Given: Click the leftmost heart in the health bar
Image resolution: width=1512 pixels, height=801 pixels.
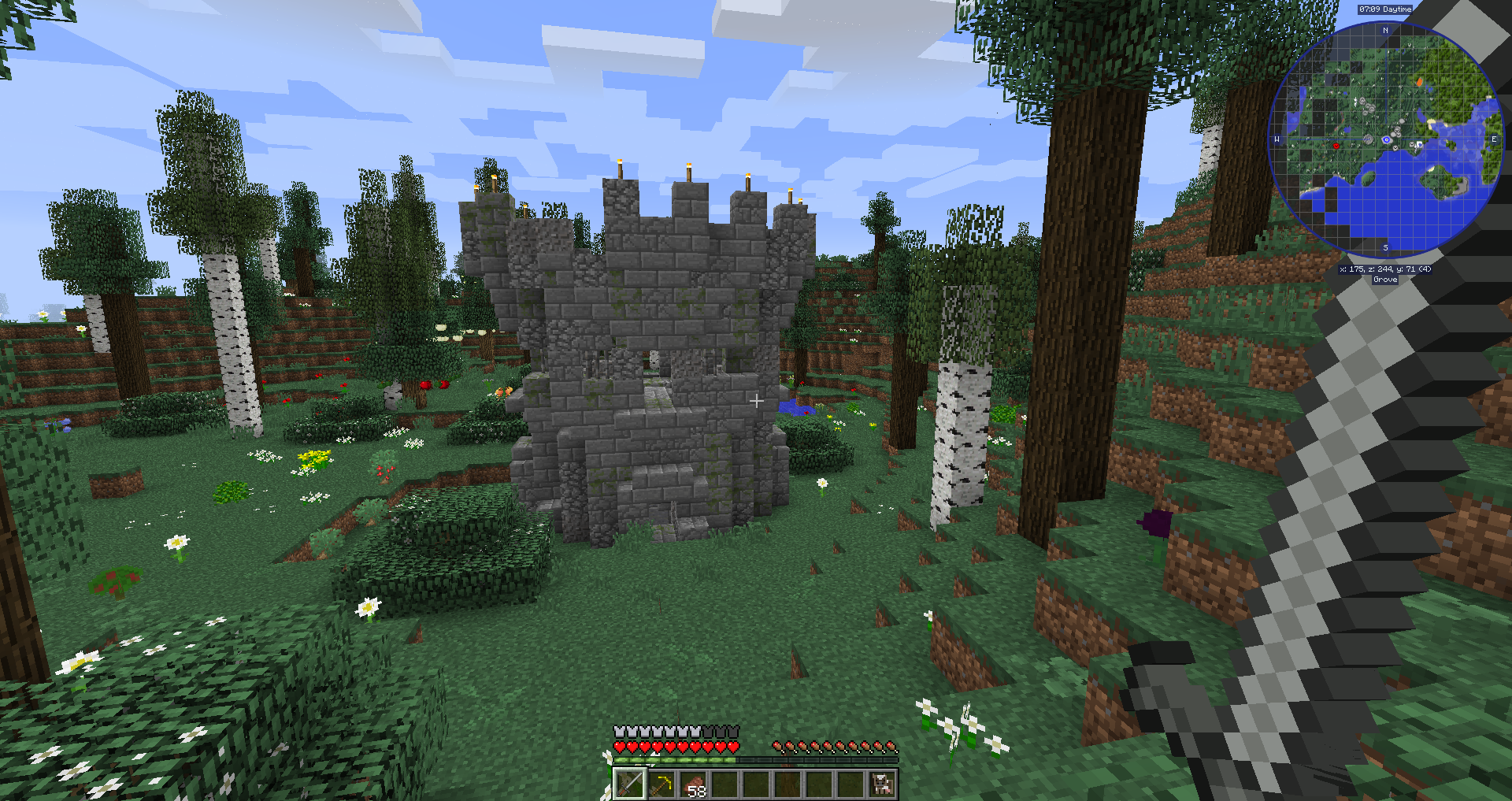Looking at the screenshot, I should 620,747.
